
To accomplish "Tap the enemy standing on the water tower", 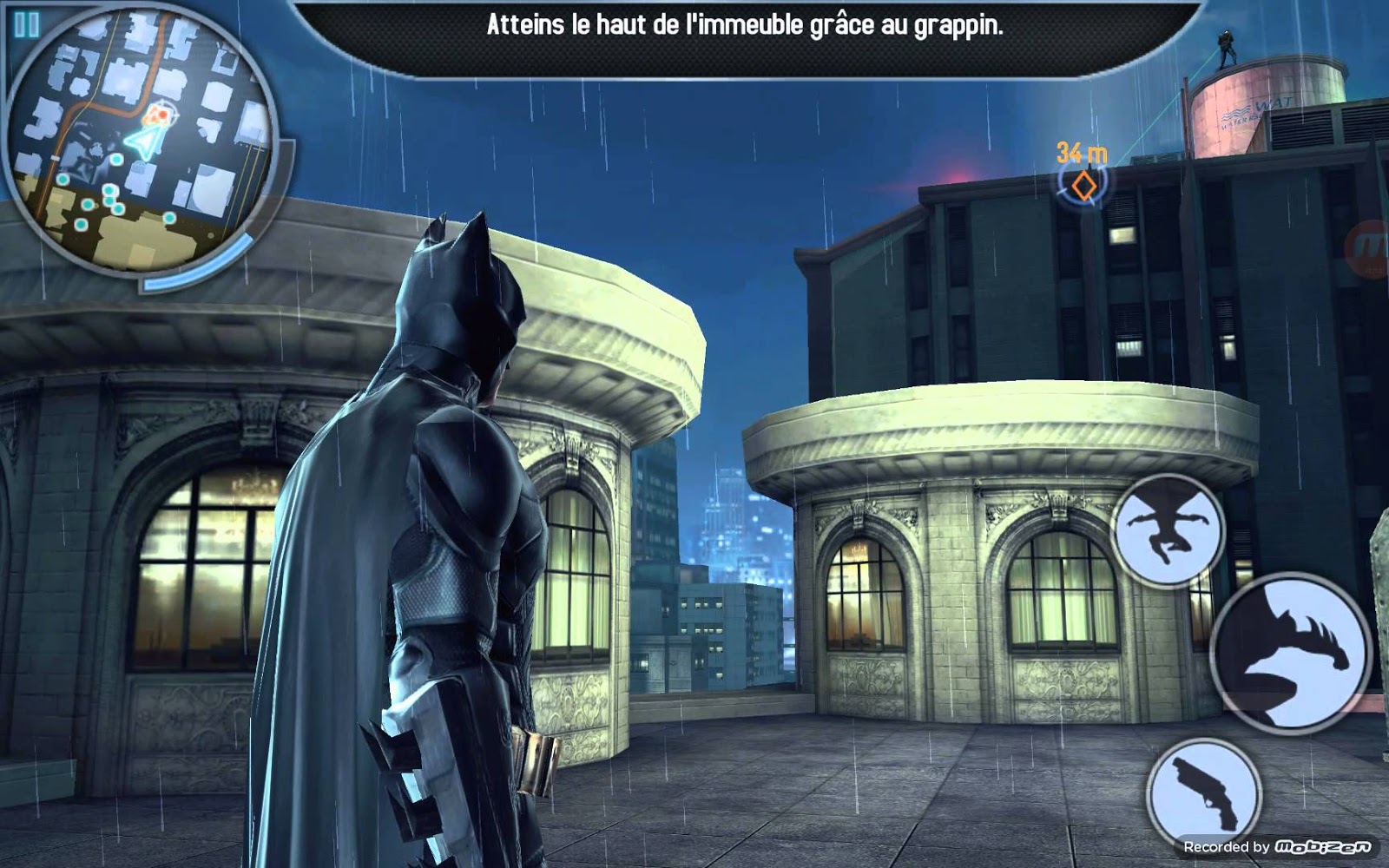I will click(x=1227, y=48).
